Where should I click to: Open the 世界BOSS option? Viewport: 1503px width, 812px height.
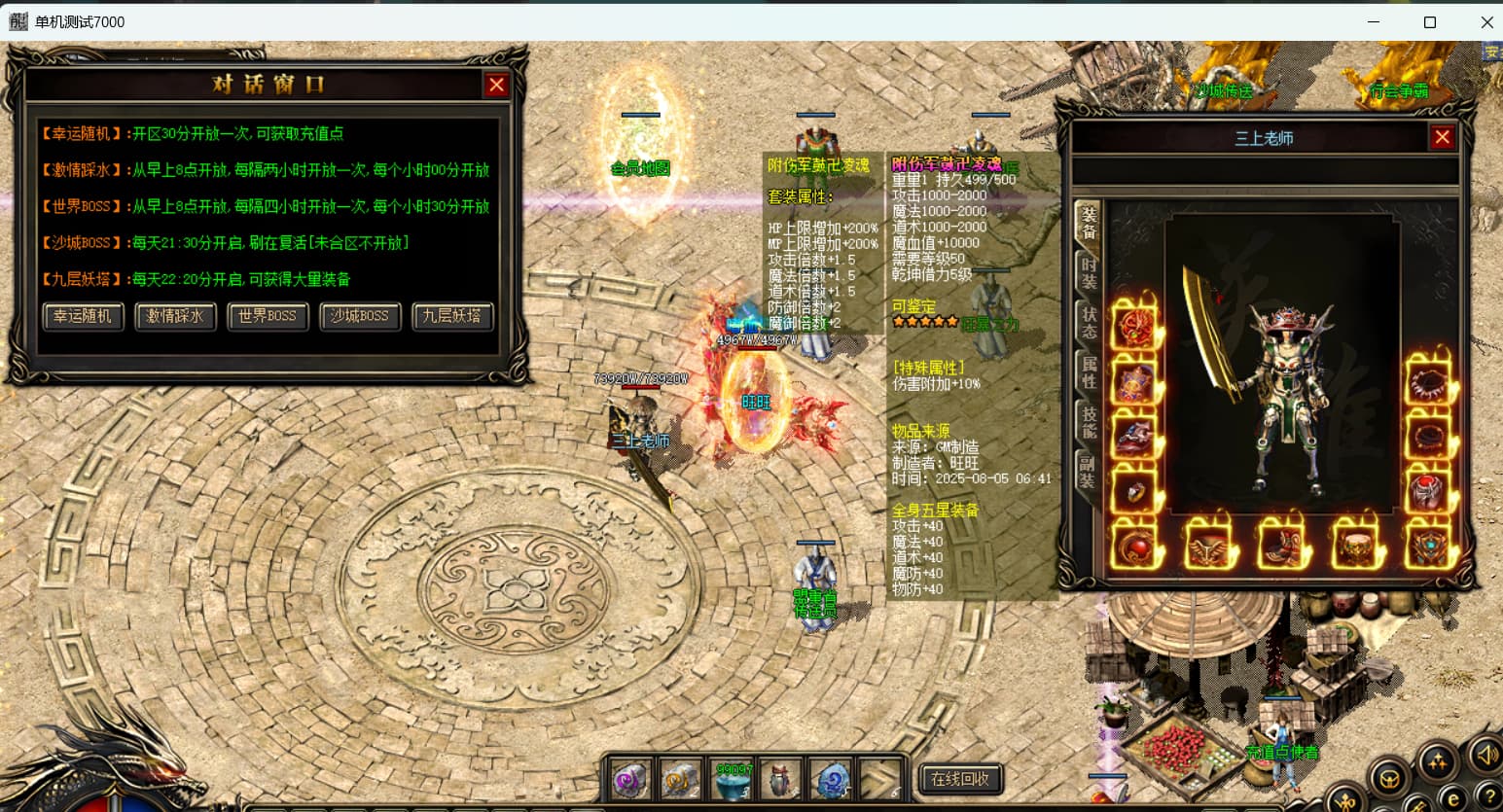[268, 316]
